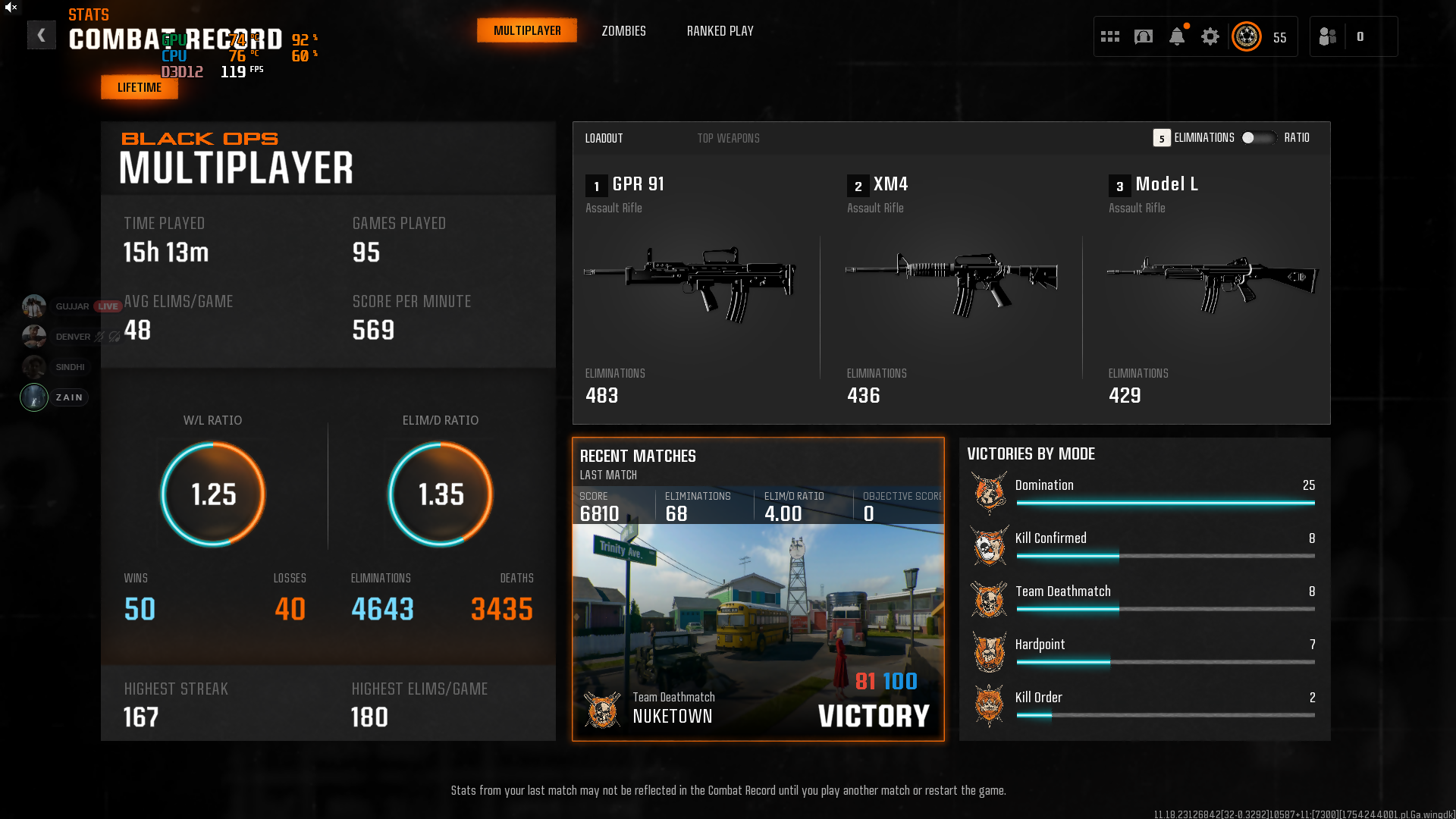
Task: Open notifications bell icon
Action: pos(1177,36)
